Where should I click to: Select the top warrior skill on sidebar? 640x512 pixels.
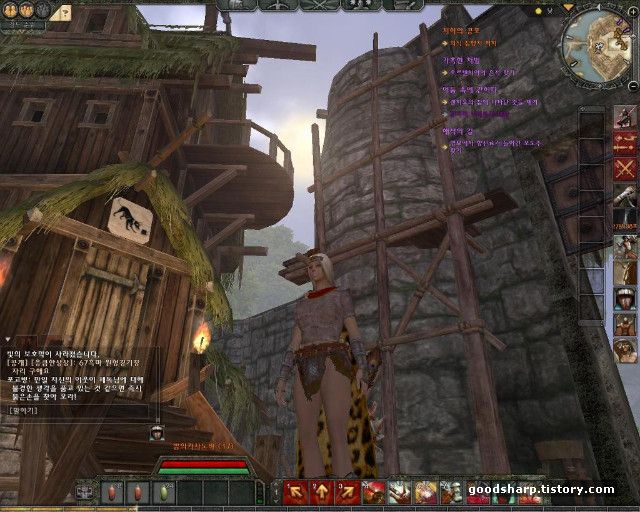[x=625, y=115]
